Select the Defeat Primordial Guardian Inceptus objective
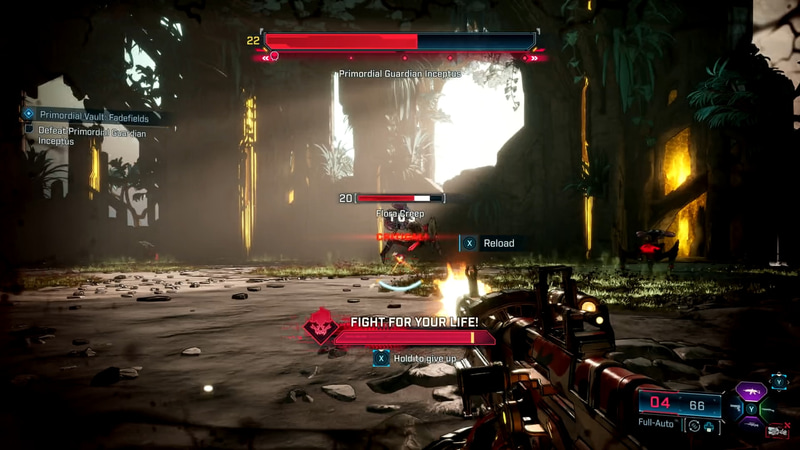This screenshot has width=800, height=450. (91, 135)
